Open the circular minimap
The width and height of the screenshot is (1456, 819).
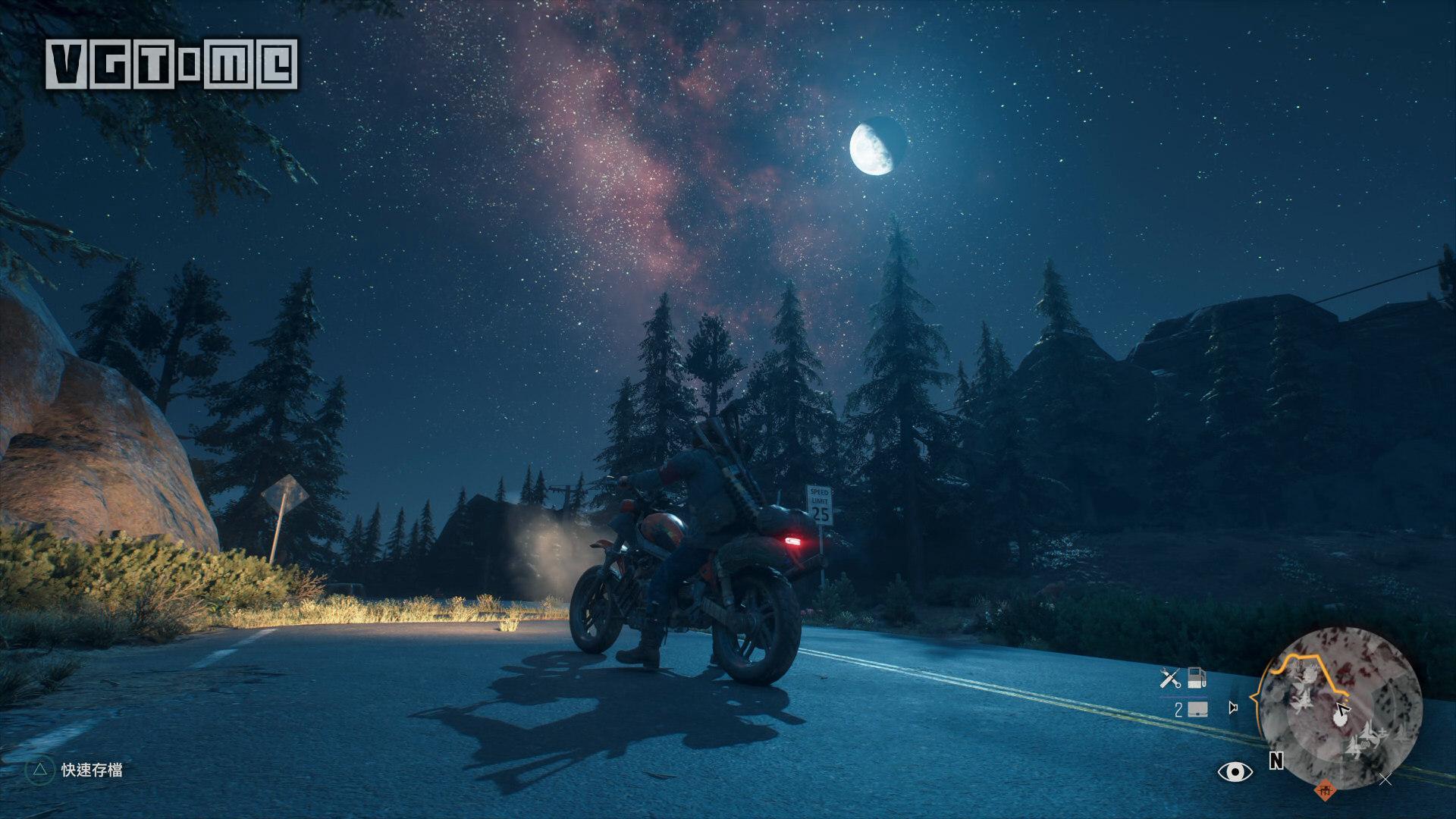click(x=1341, y=707)
